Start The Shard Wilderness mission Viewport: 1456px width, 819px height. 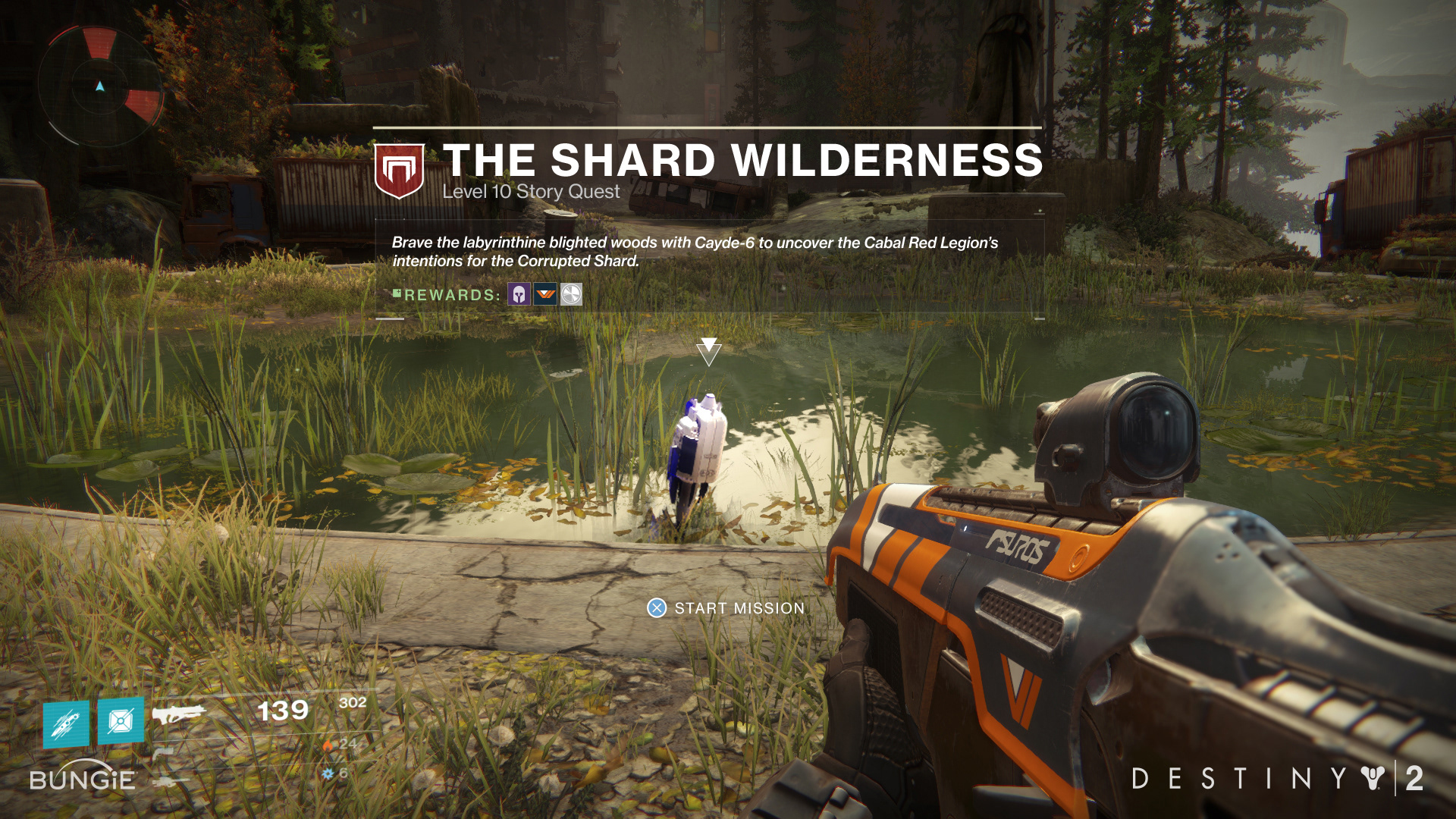(x=726, y=608)
